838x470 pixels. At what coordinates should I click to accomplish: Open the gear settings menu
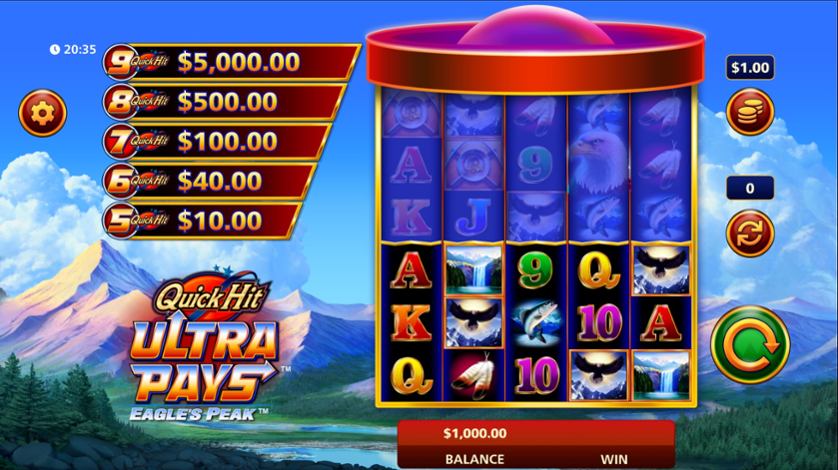pos(41,112)
